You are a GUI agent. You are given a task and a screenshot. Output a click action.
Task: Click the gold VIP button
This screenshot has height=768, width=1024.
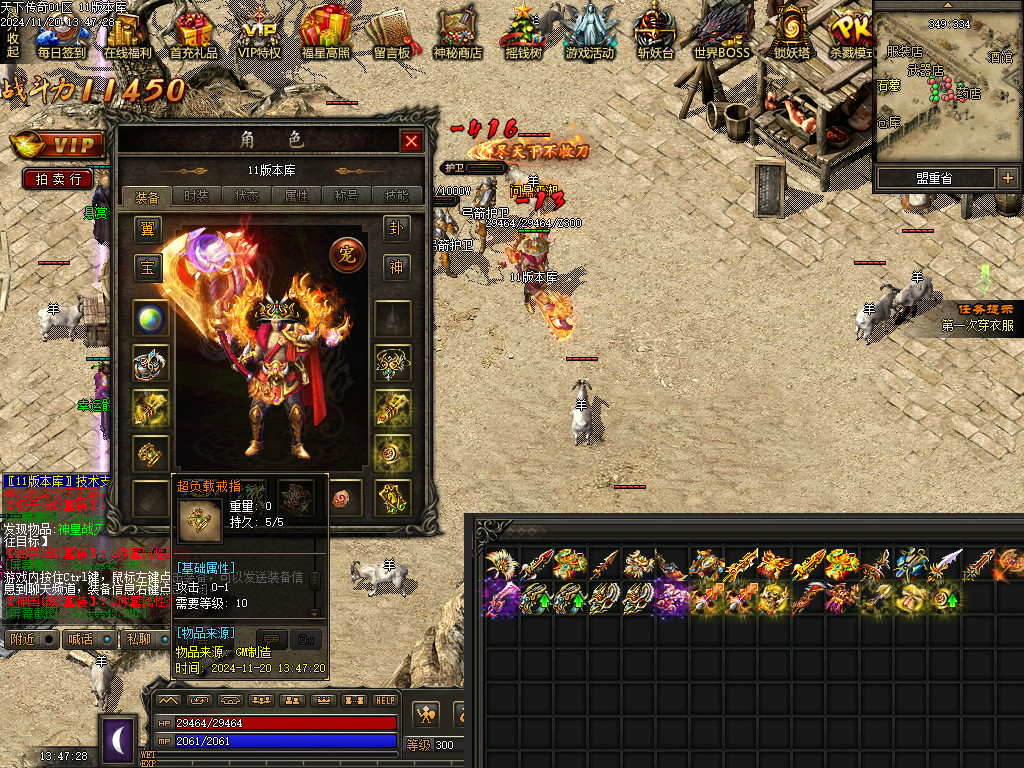point(60,146)
